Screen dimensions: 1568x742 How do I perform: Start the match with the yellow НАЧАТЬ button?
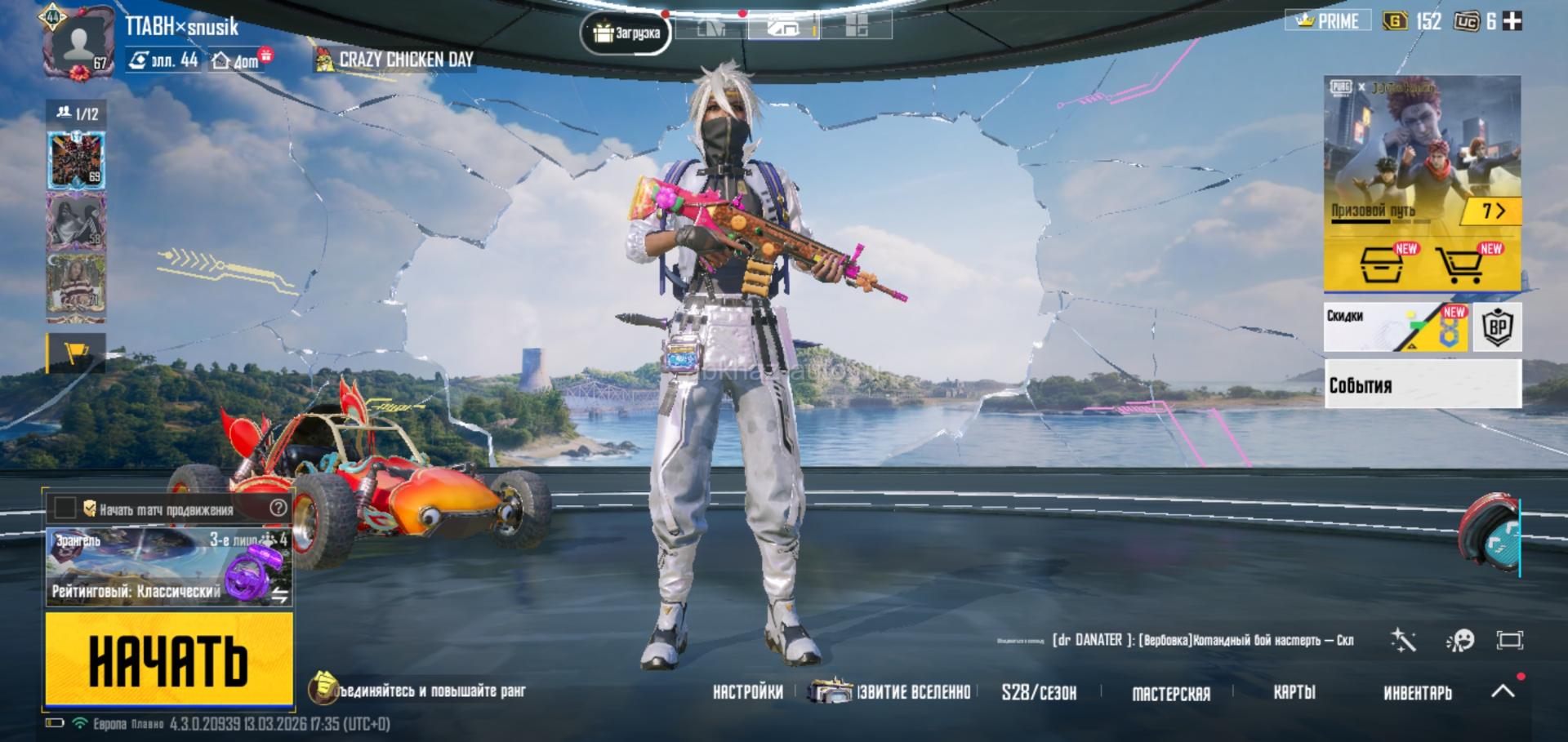169,658
